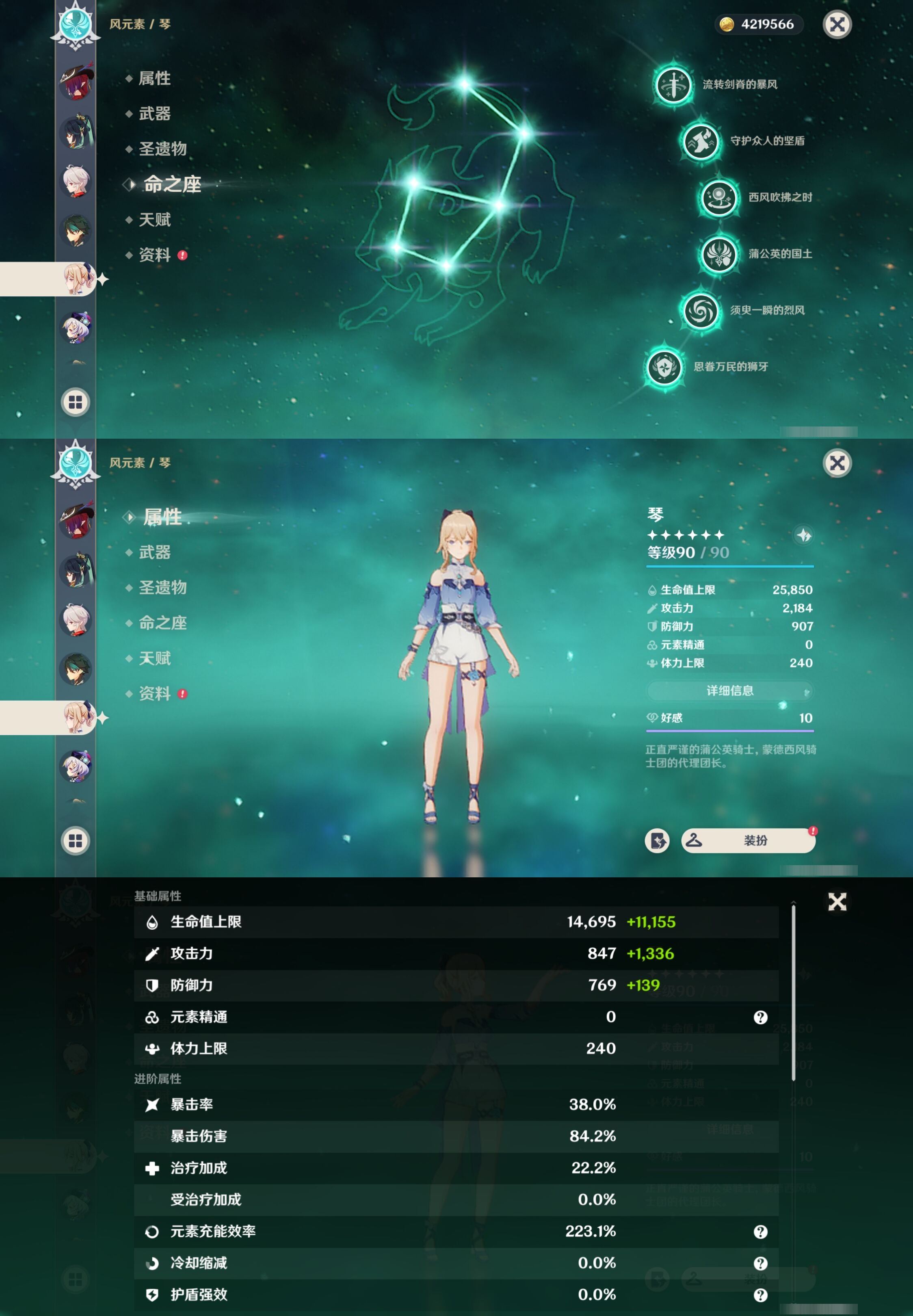Select the 须臾一瞬的烈风 constellation node
The height and width of the screenshot is (1316, 913).
(701, 311)
